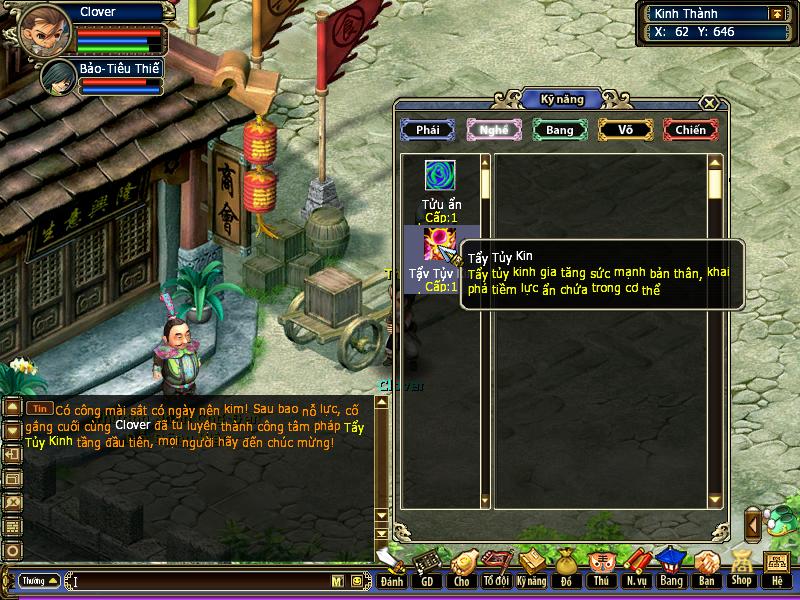The width and height of the screenshot is (800, 600).
Task: Switch to the Chiến skill tab
Action: tap(690, 130)
